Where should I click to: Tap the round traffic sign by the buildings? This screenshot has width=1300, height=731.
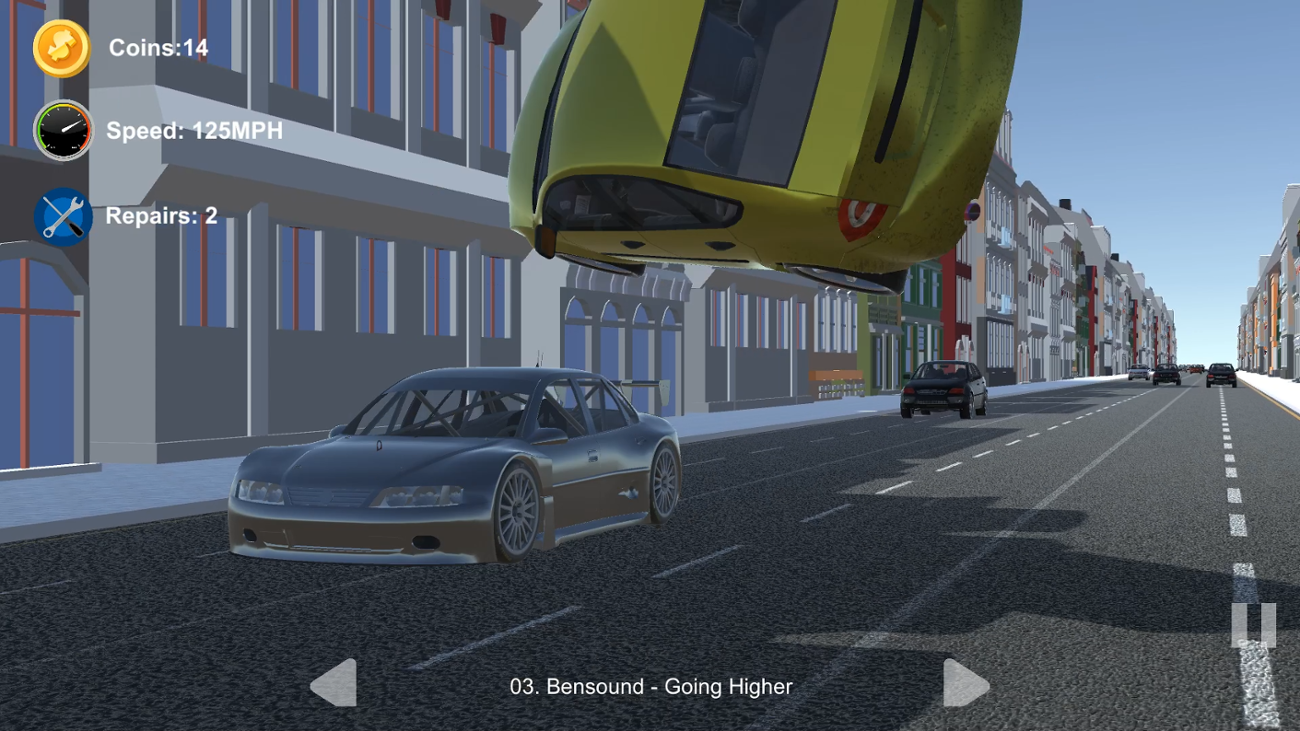point(973,210)
